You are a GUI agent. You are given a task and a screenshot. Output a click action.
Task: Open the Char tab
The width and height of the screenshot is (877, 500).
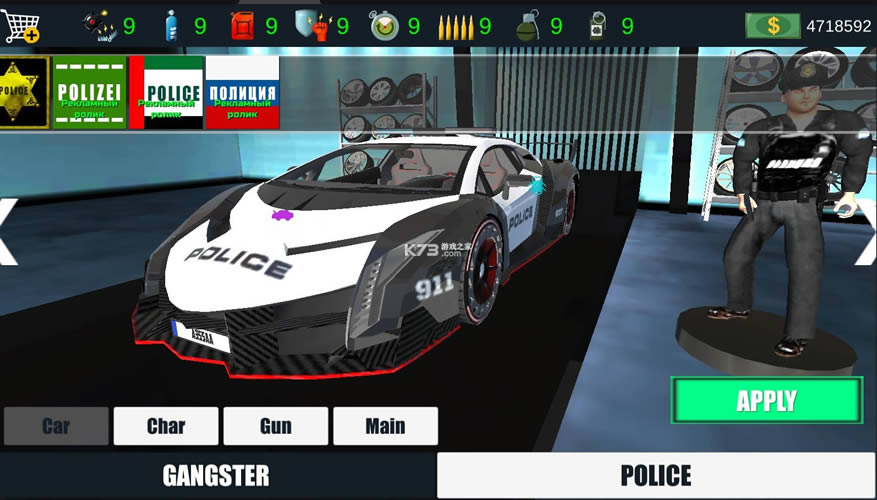point(166,426)
